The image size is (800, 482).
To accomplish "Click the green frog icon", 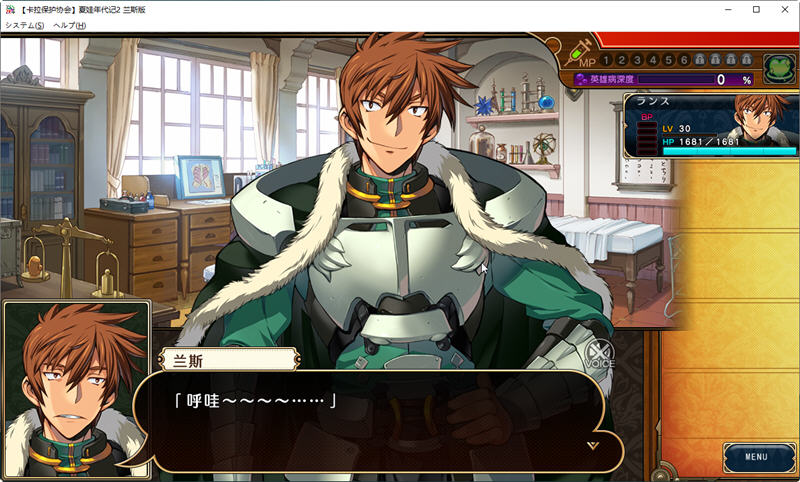I will tap(778, 67).
